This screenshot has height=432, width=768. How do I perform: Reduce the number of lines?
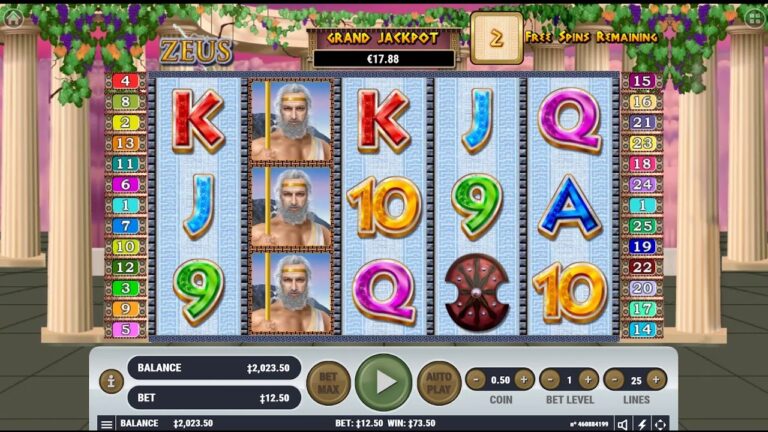(614, 379)
